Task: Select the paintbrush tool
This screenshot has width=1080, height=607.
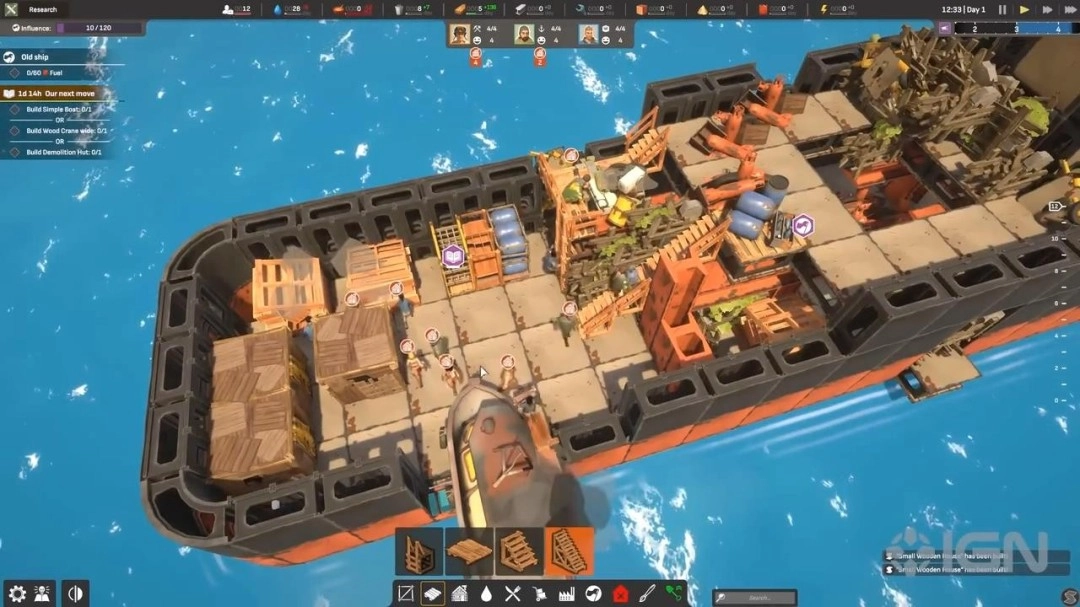Action: (647, 594)
